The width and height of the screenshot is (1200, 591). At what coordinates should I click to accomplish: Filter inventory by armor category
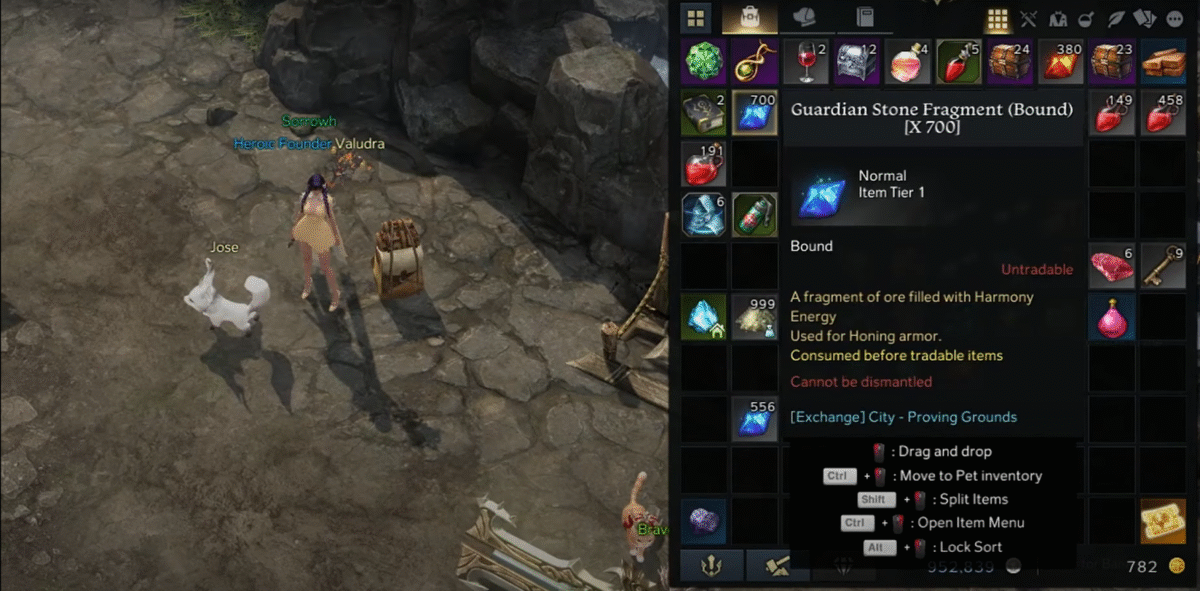click(x=1057, y=19)
